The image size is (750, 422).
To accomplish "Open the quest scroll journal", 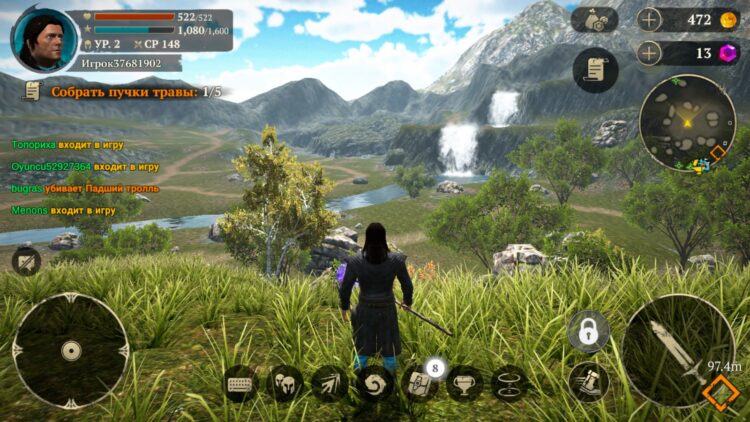I will click(595, 70).
